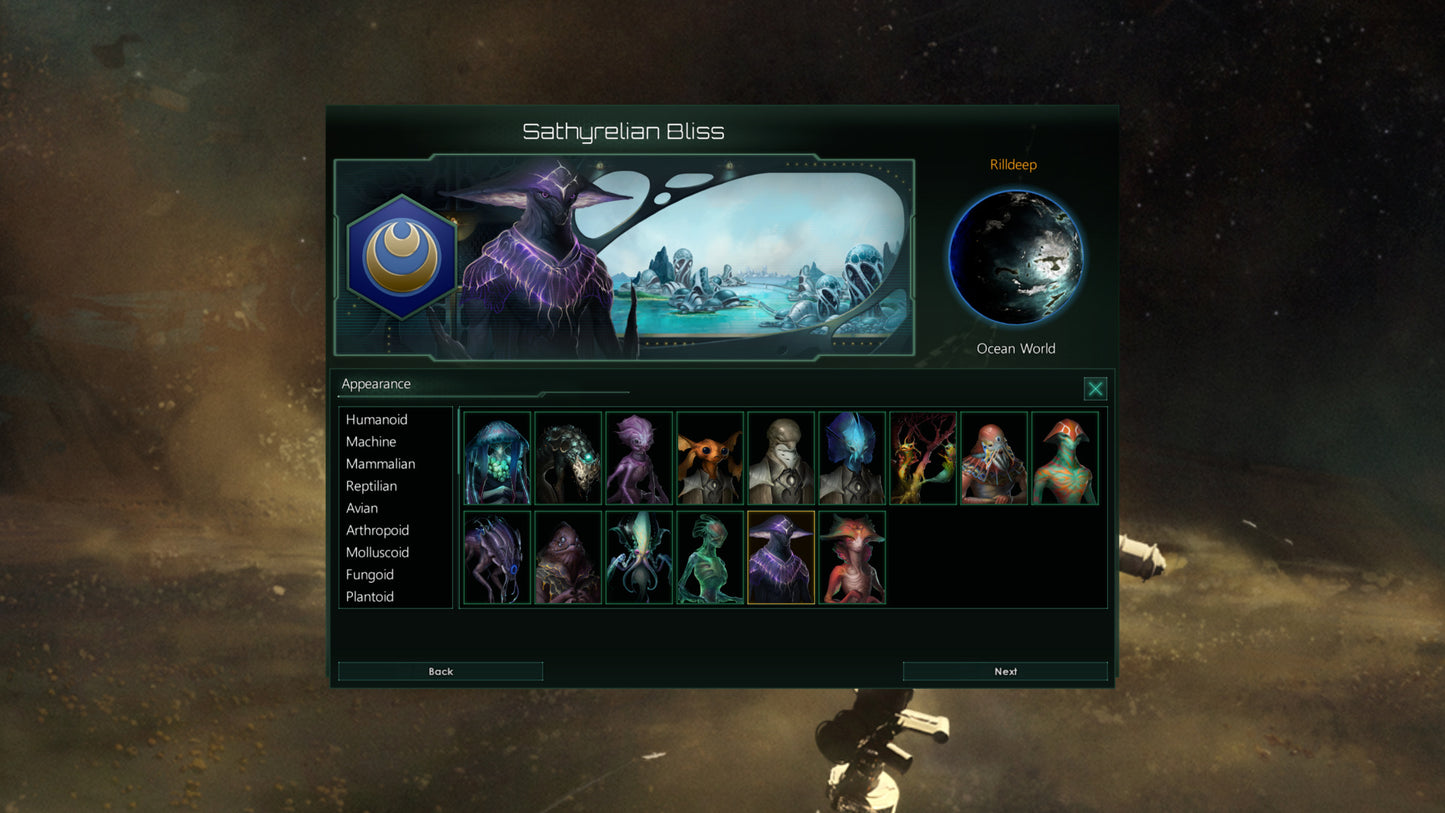Select the red and yellow coral portrait
Viewport: 1445px width, 813px height.
[923, 458]
